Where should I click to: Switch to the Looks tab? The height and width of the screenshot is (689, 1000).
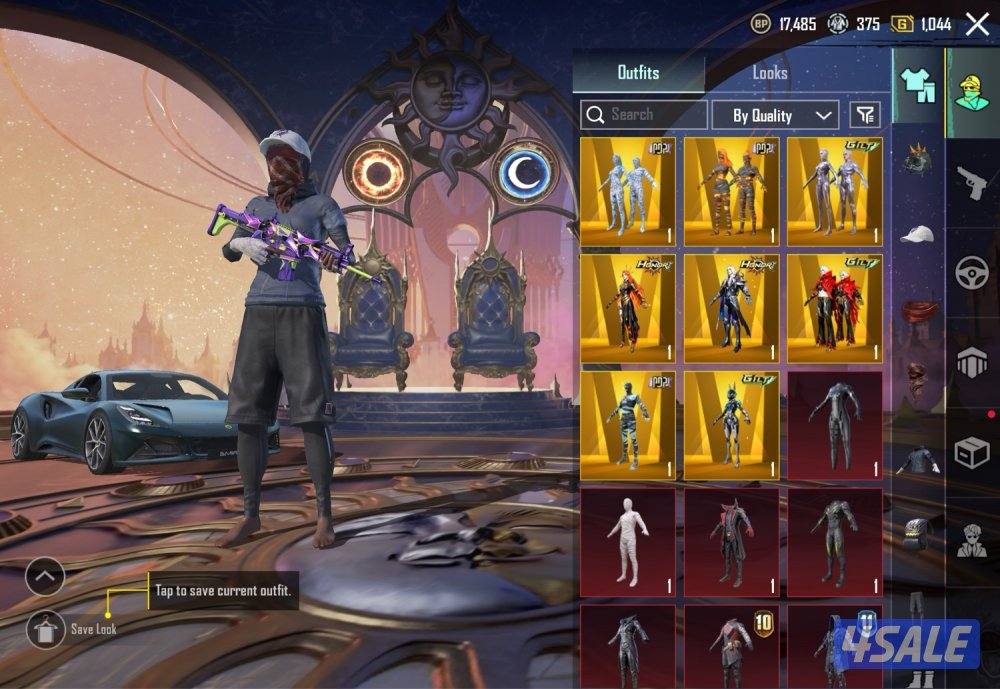[769, 73]
